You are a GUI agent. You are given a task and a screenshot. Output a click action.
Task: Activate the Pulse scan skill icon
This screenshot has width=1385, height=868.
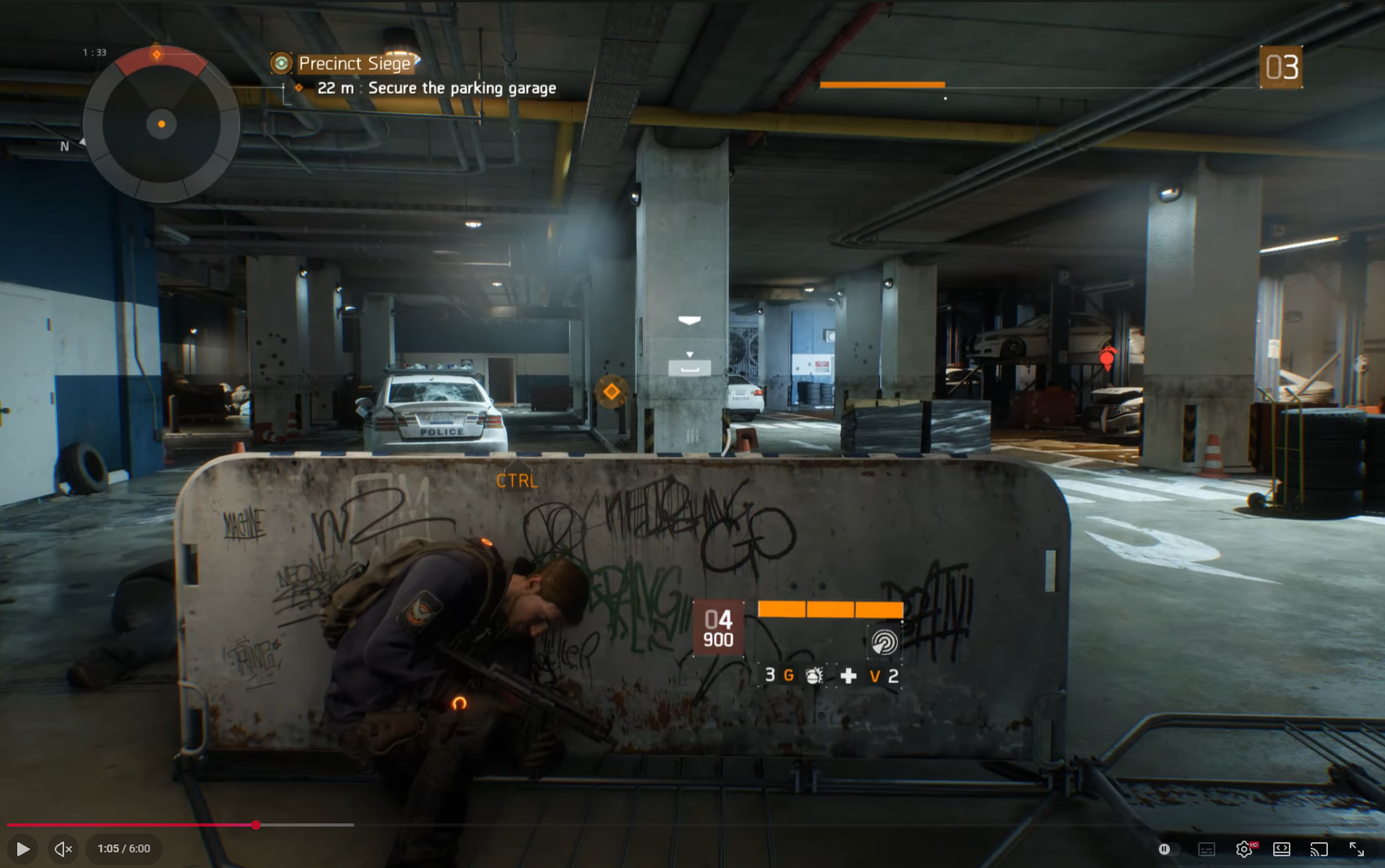884,643
